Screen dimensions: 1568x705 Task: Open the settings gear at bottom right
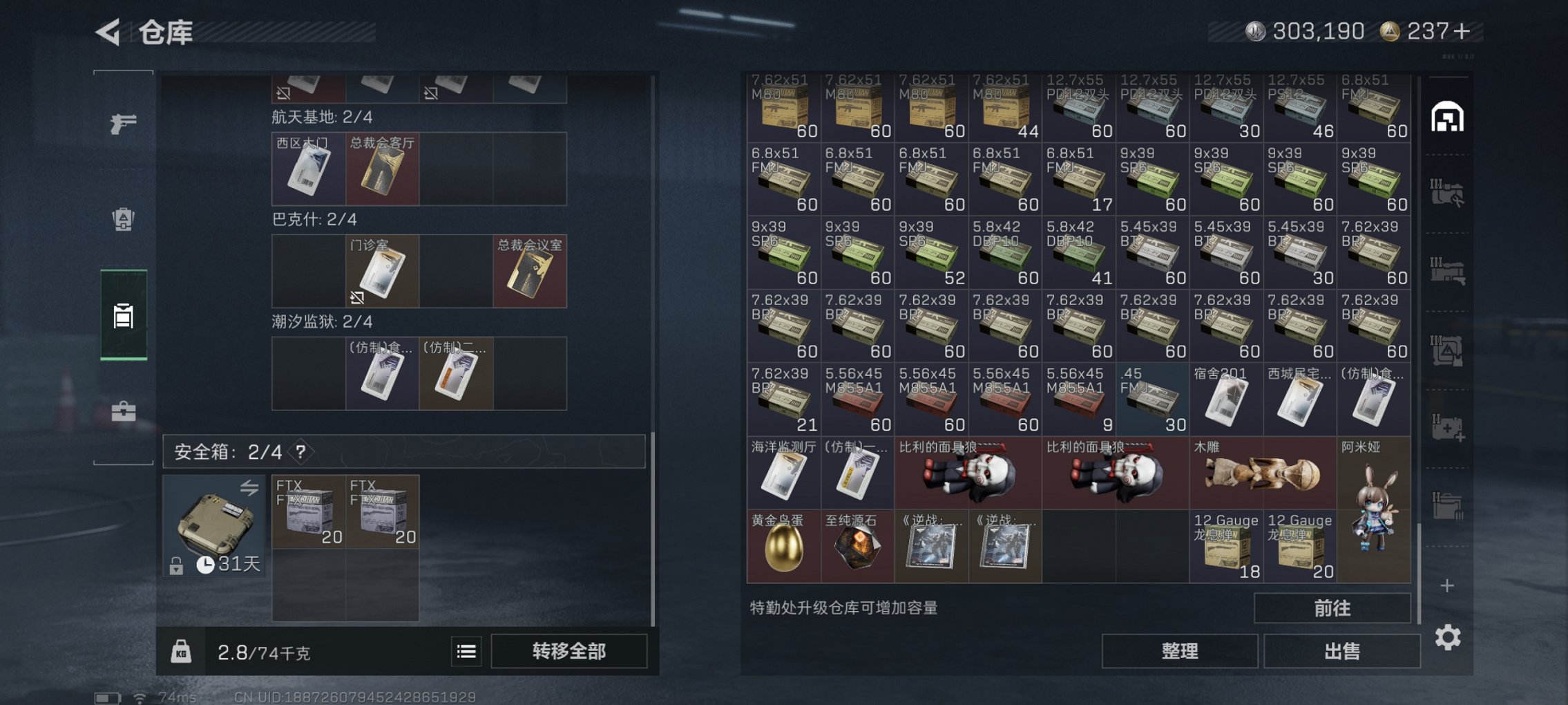(x=1448, y=637)
